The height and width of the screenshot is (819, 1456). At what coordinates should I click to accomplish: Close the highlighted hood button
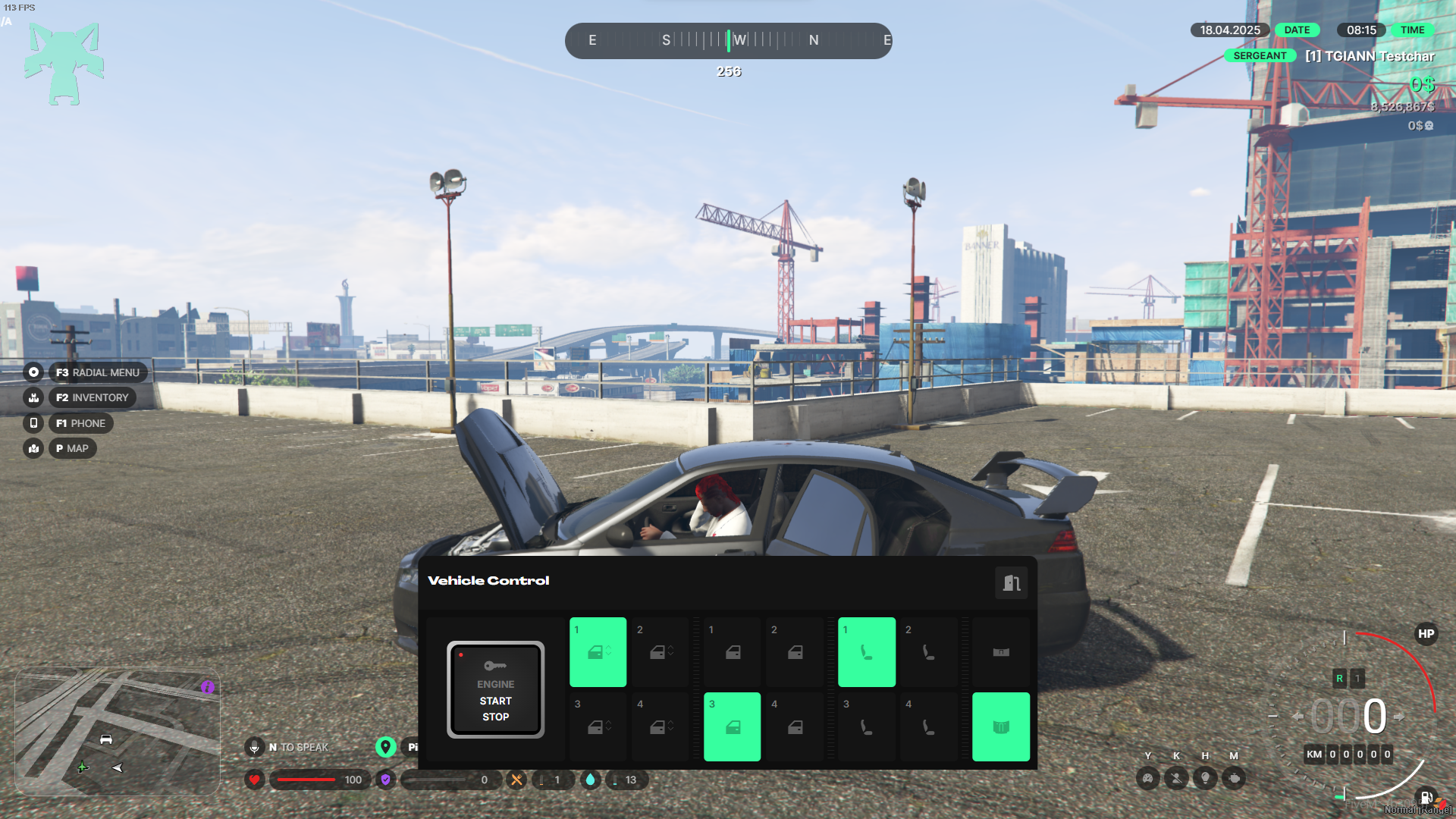coord(1000,726)
